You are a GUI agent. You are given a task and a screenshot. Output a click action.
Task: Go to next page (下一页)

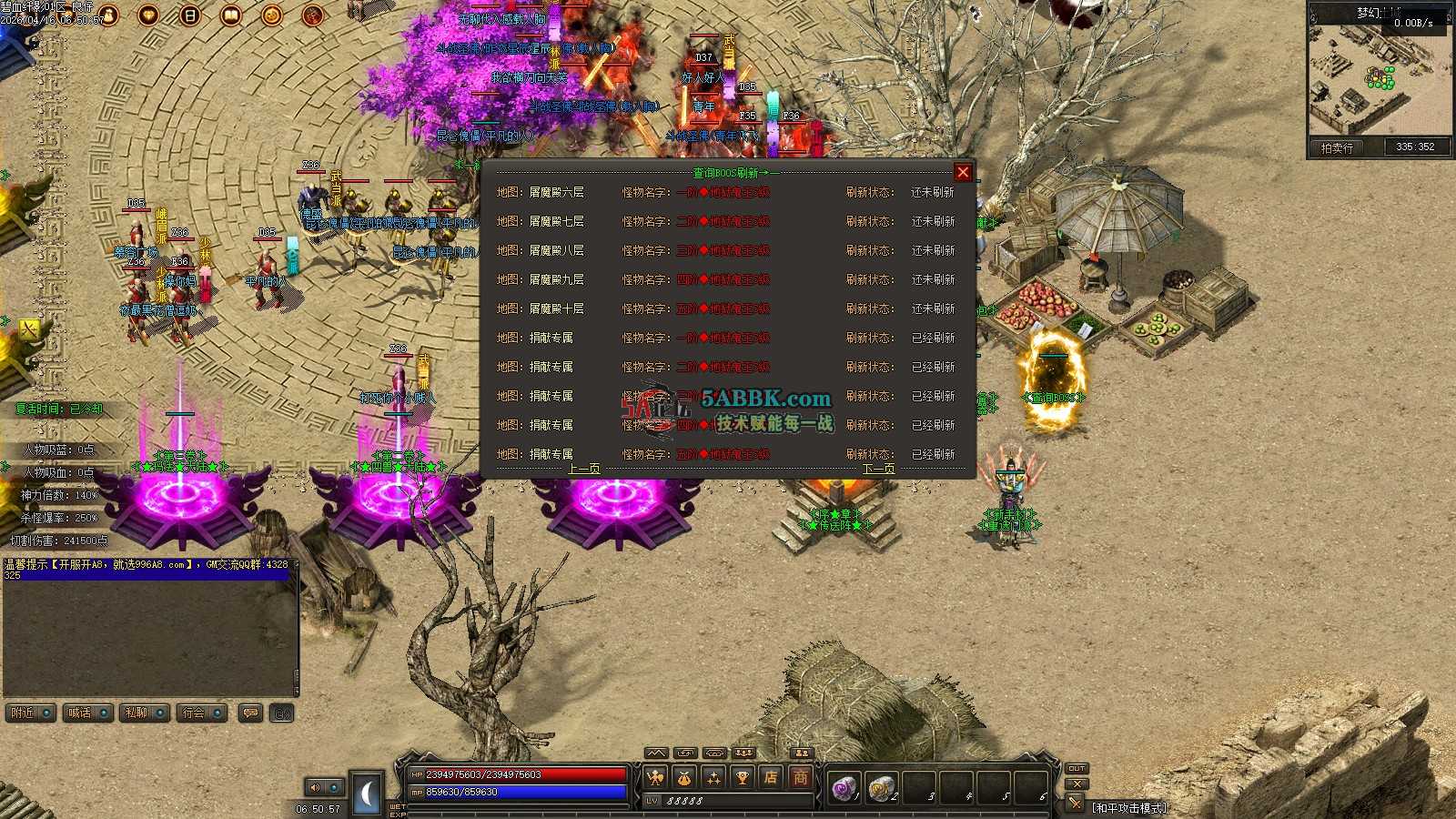point(878,469)
